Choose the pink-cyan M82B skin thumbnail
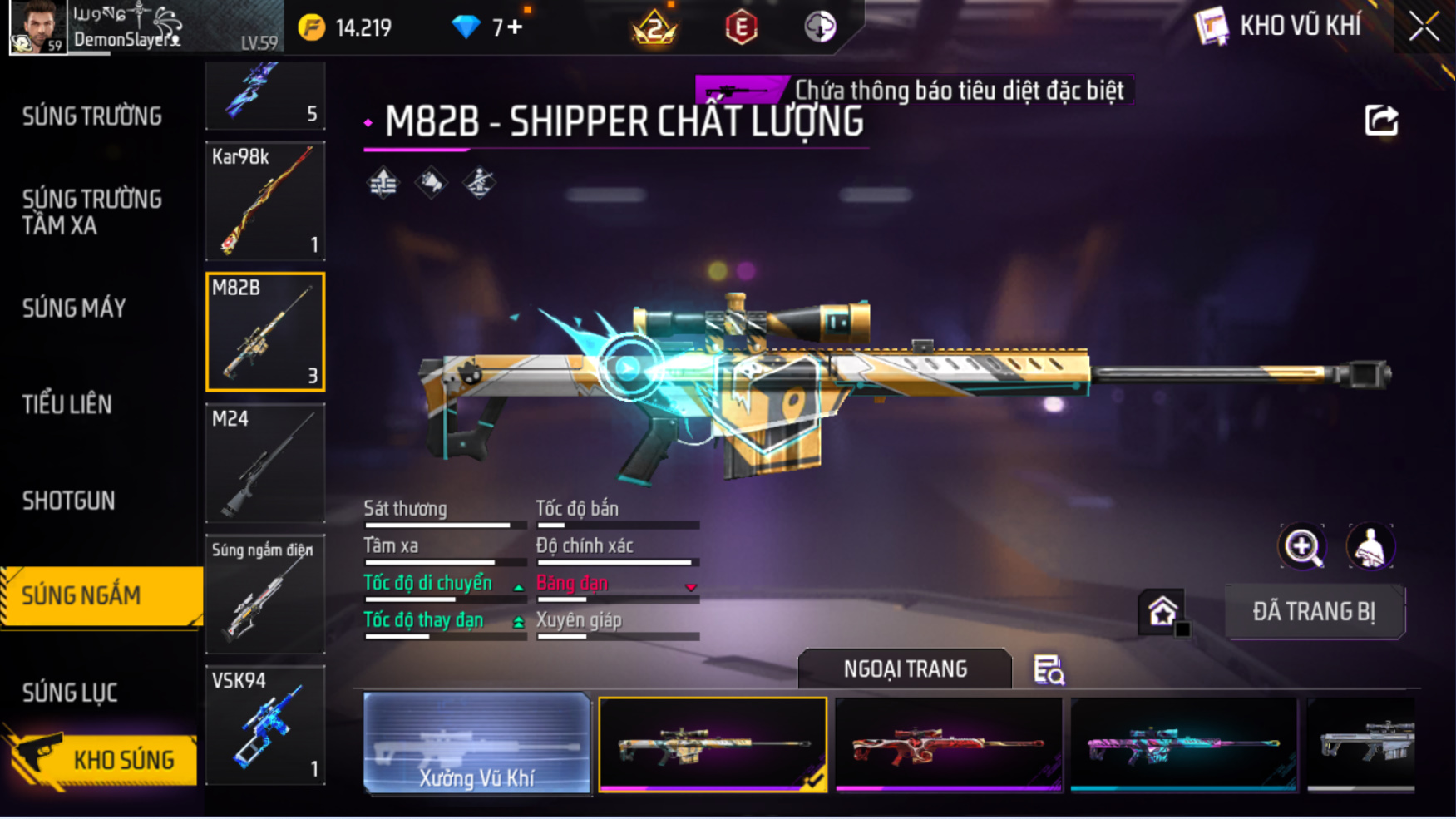 click(1184, 744)
